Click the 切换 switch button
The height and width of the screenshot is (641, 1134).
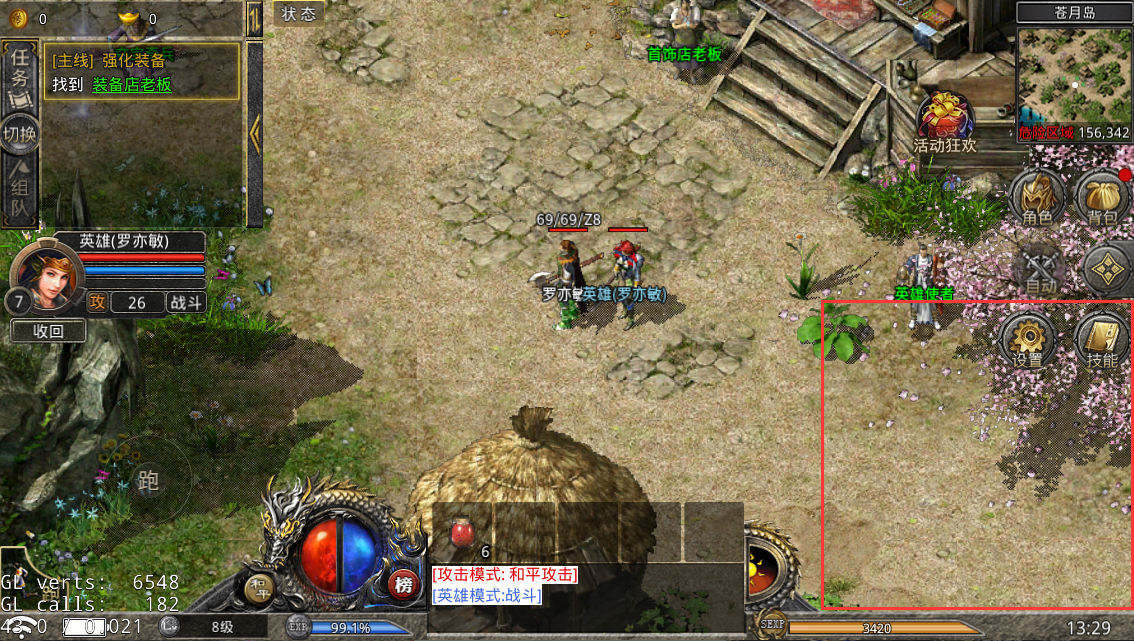[20, 133]
